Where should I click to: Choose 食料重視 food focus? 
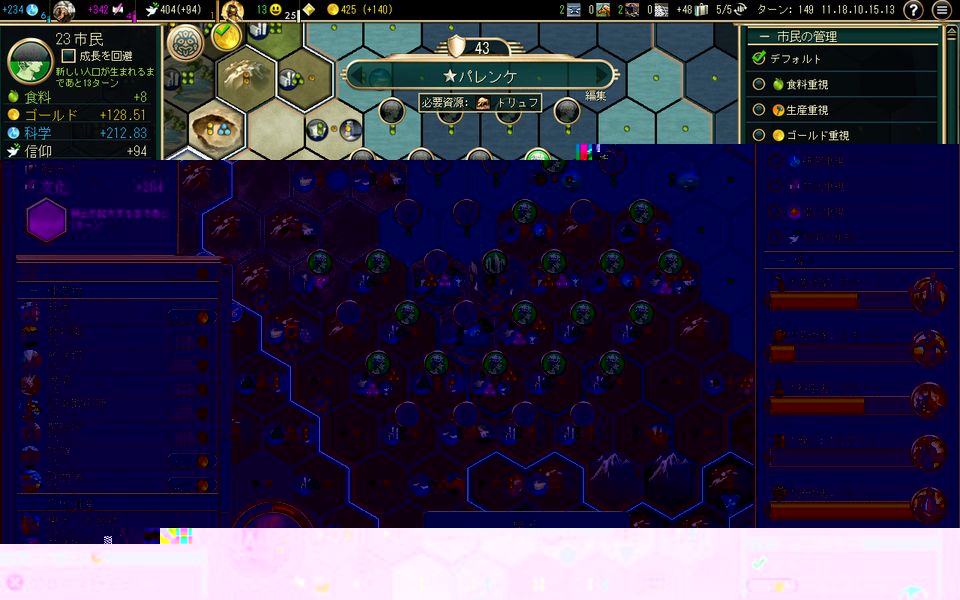point(759,84)
